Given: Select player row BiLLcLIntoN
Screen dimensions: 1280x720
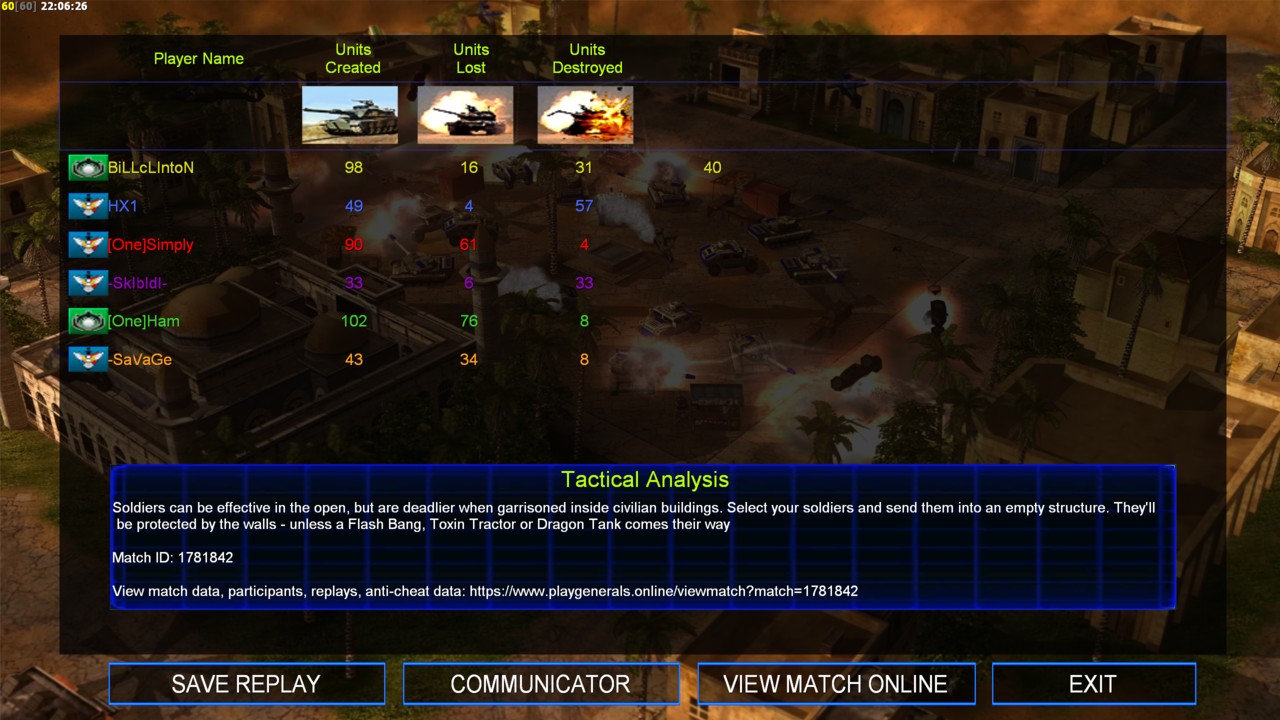Looking at the screenshot, I should point(151,168).
